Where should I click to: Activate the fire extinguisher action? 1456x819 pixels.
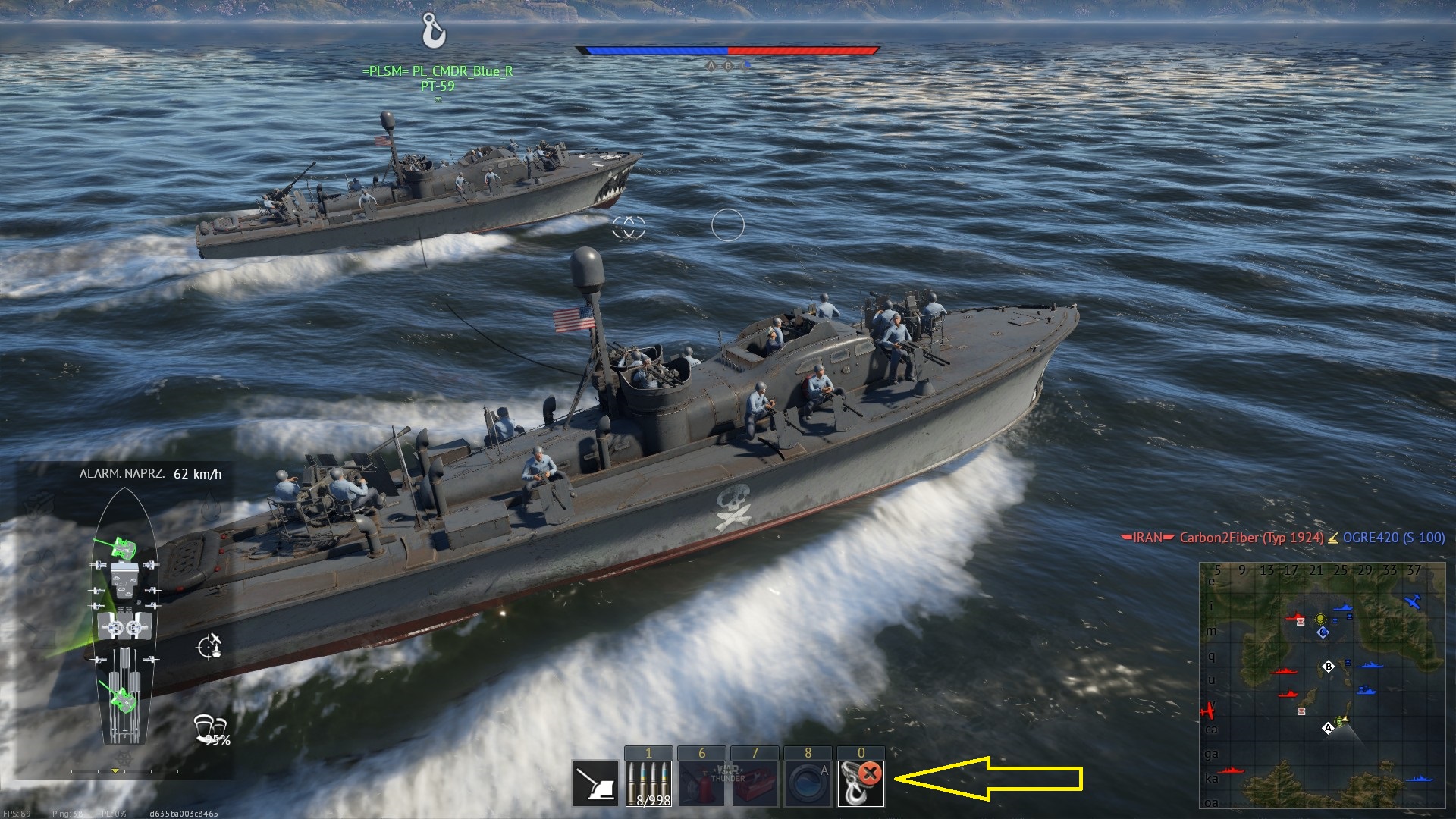pos(701,783)
